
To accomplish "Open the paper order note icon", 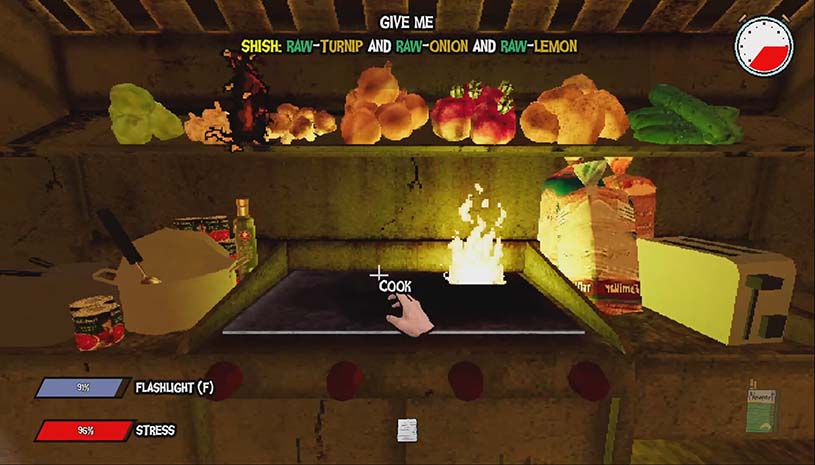I will pyautogui.click(x=406, y=429).
